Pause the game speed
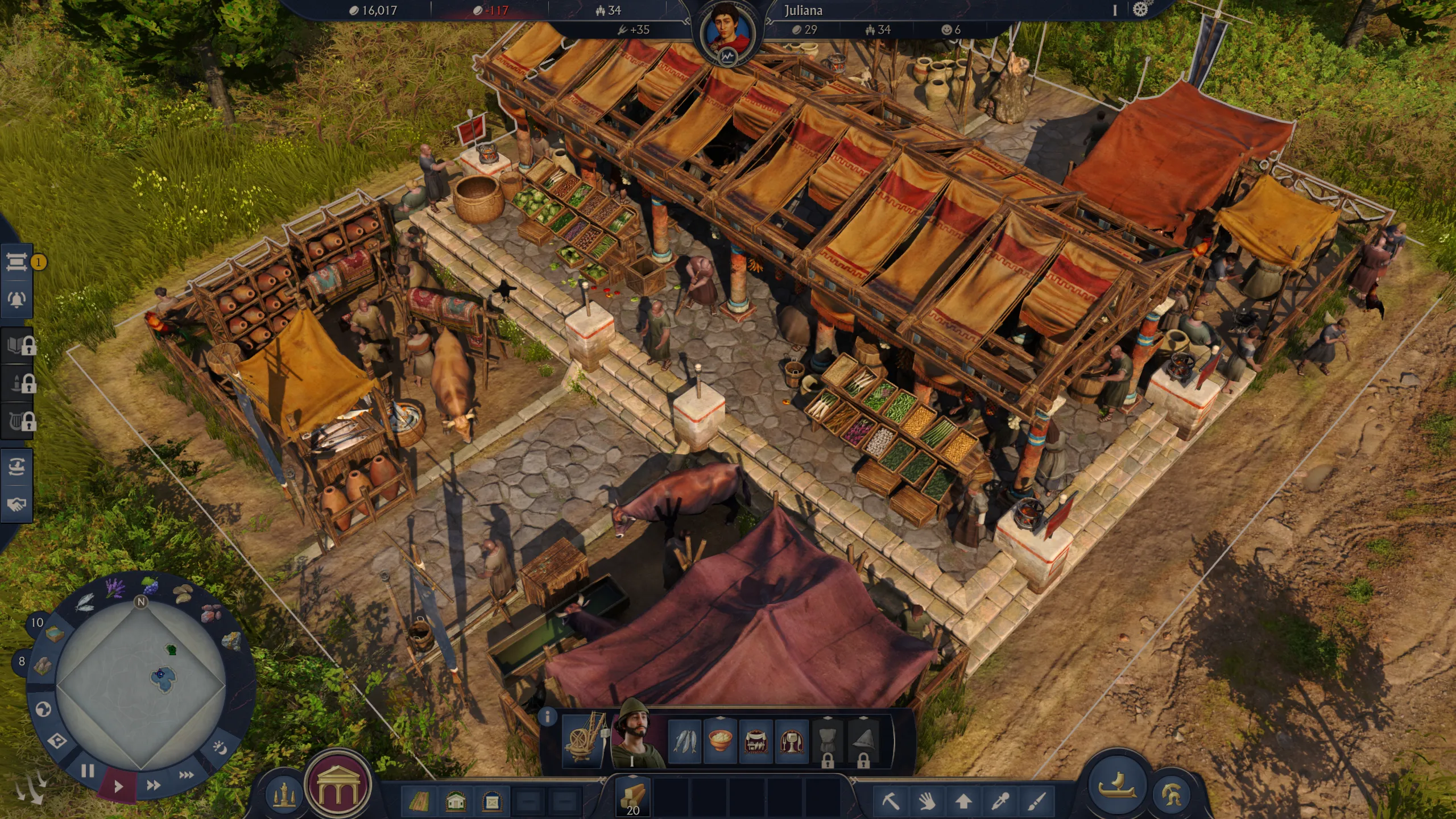 (87, 771)
